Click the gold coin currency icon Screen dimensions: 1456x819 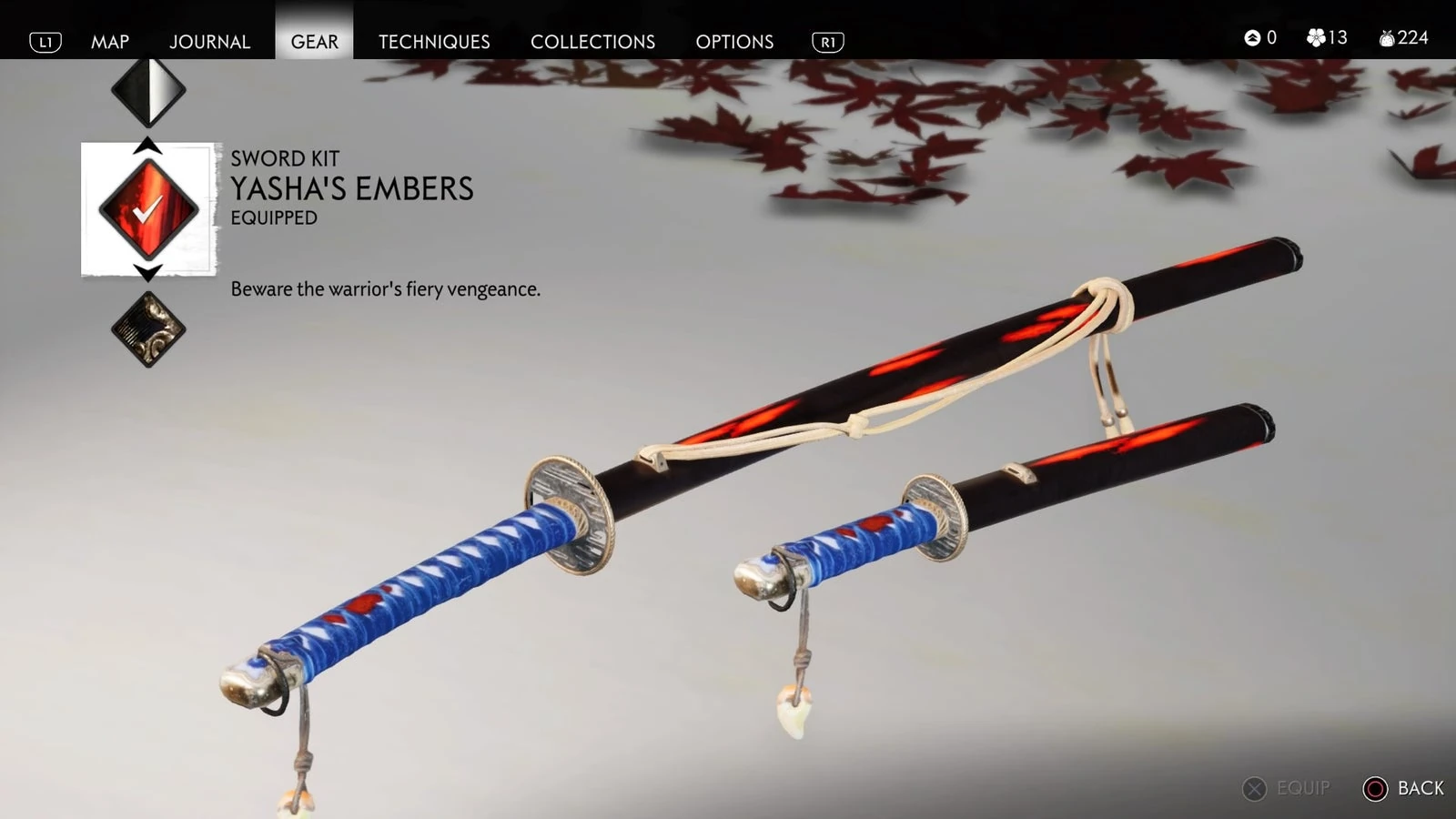1254,38
